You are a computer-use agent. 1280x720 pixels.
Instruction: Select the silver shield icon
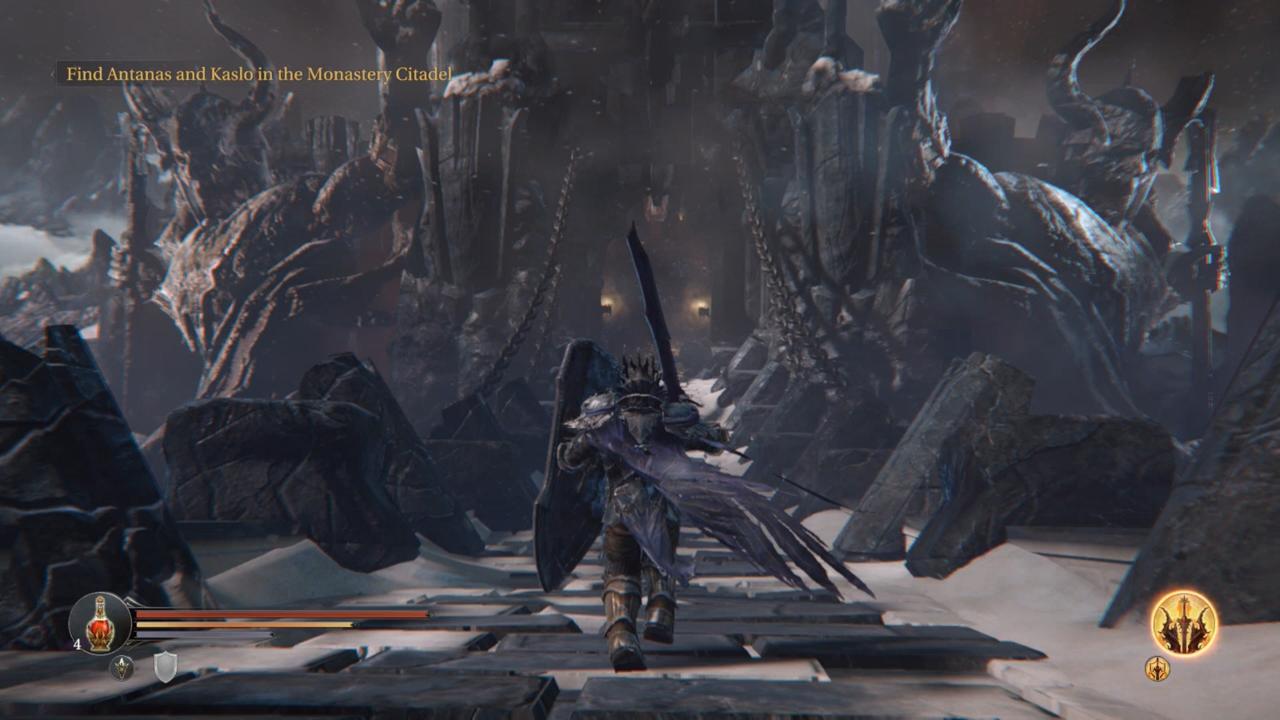[x=165, y=666]
